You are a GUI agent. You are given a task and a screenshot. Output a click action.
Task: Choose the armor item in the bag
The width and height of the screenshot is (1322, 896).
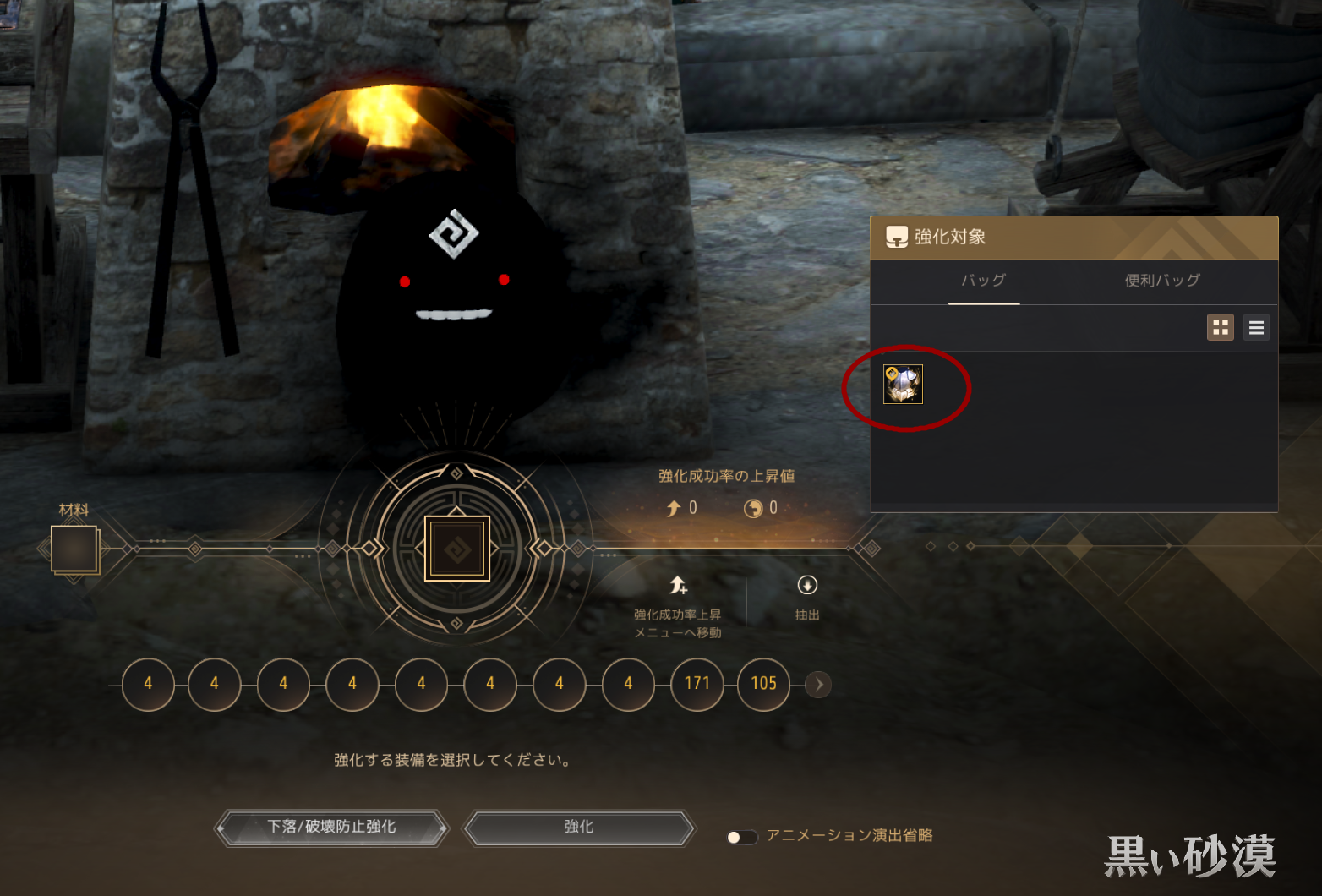(903, 385)
